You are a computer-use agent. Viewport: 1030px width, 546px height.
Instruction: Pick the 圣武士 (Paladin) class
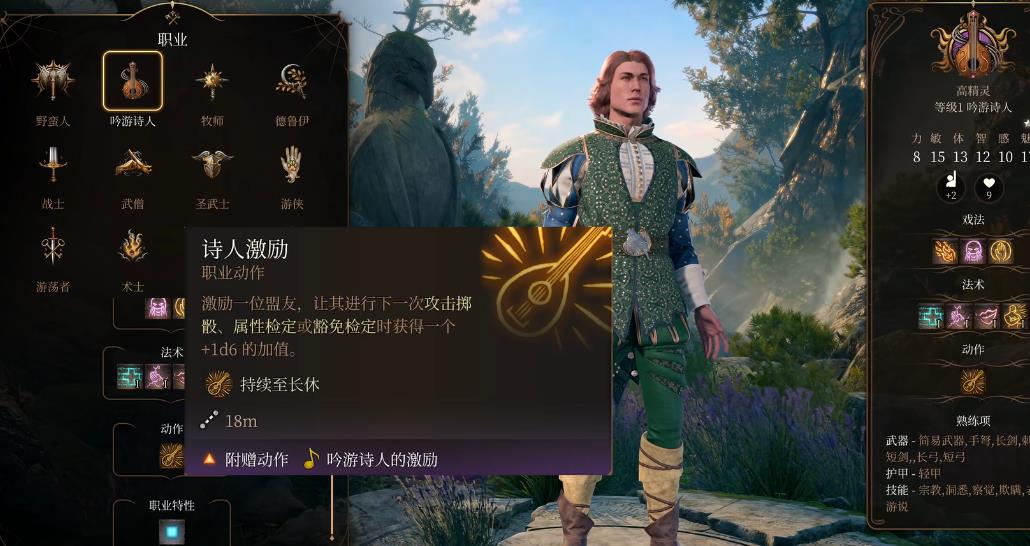pos(212,164)
